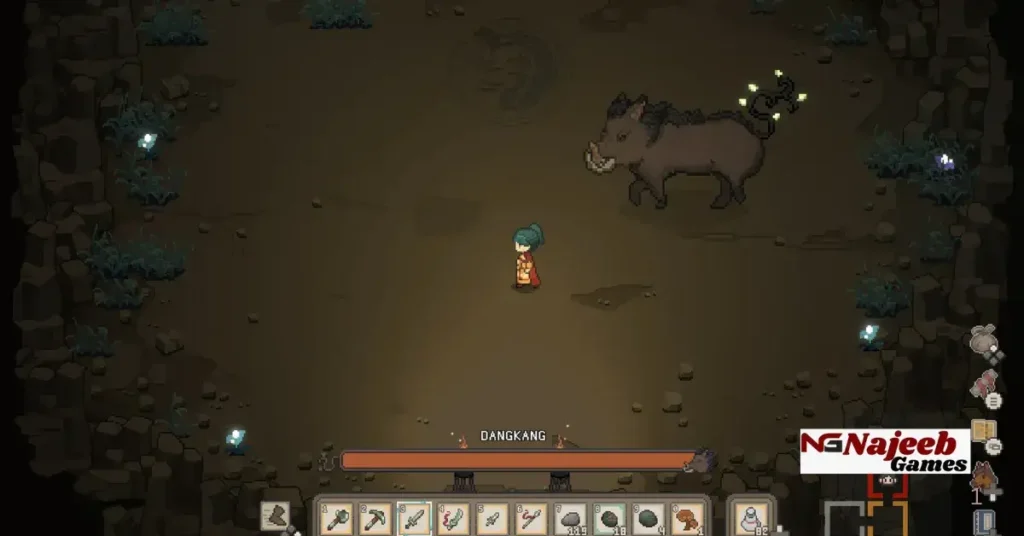Click the Najeeb Games watermark logo
The height and width of the screenshot is (536, 1024).
pos(885,451)
